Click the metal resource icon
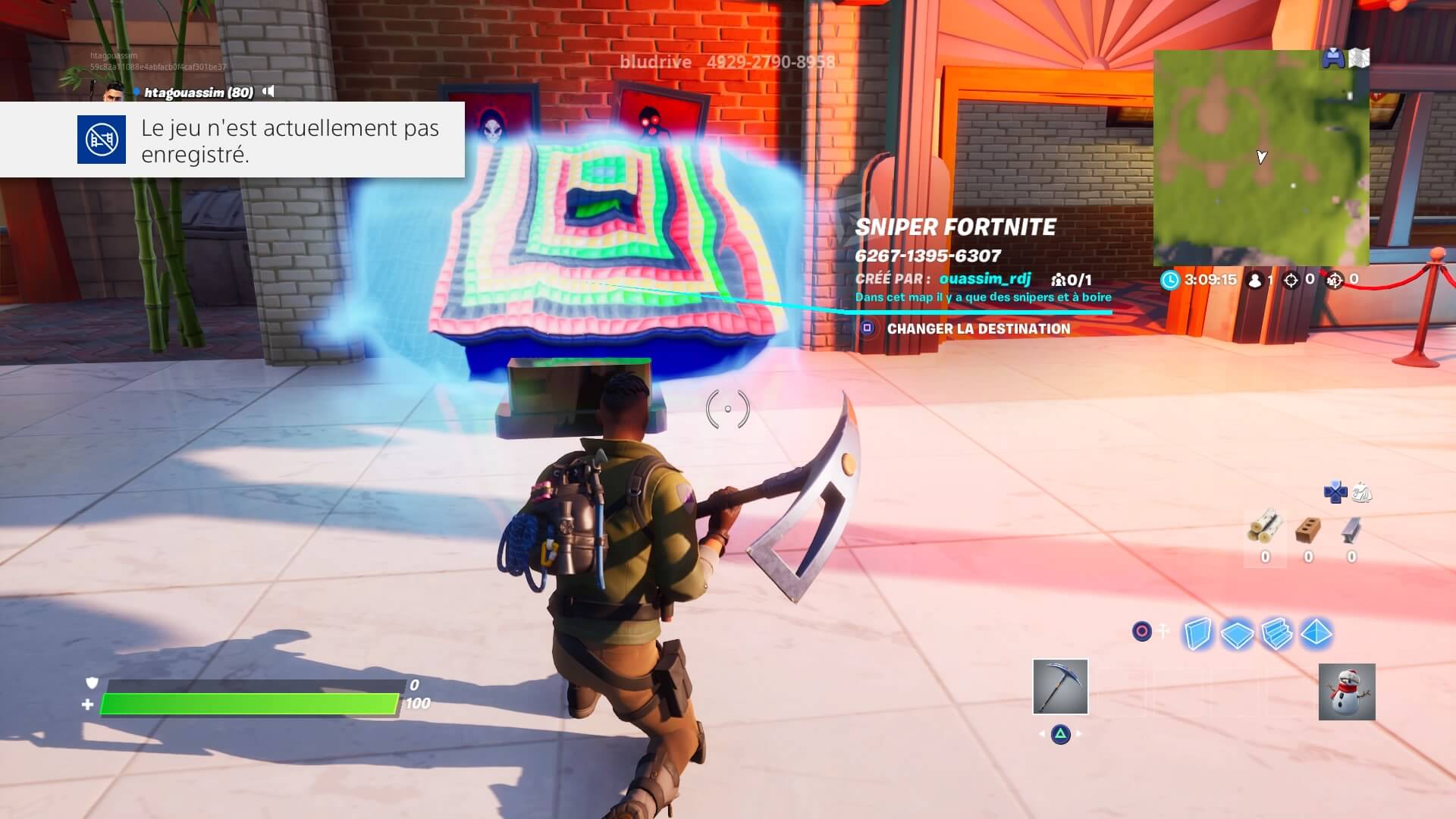This screenshot has height=819, width=1456. (x=1351, y=529)
